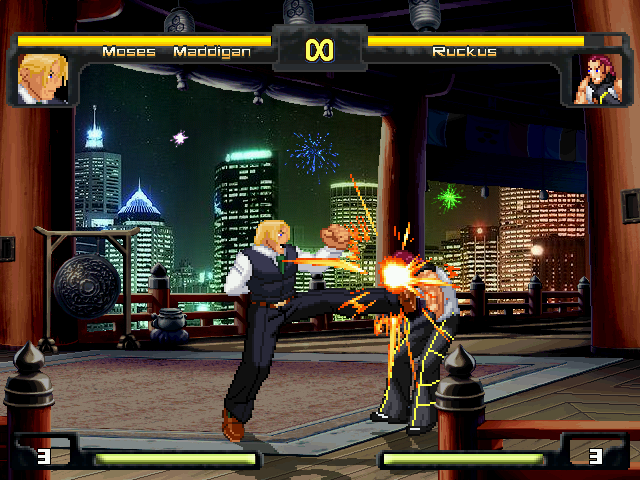Click Moses Maddigan's blond character portrait

43,79
